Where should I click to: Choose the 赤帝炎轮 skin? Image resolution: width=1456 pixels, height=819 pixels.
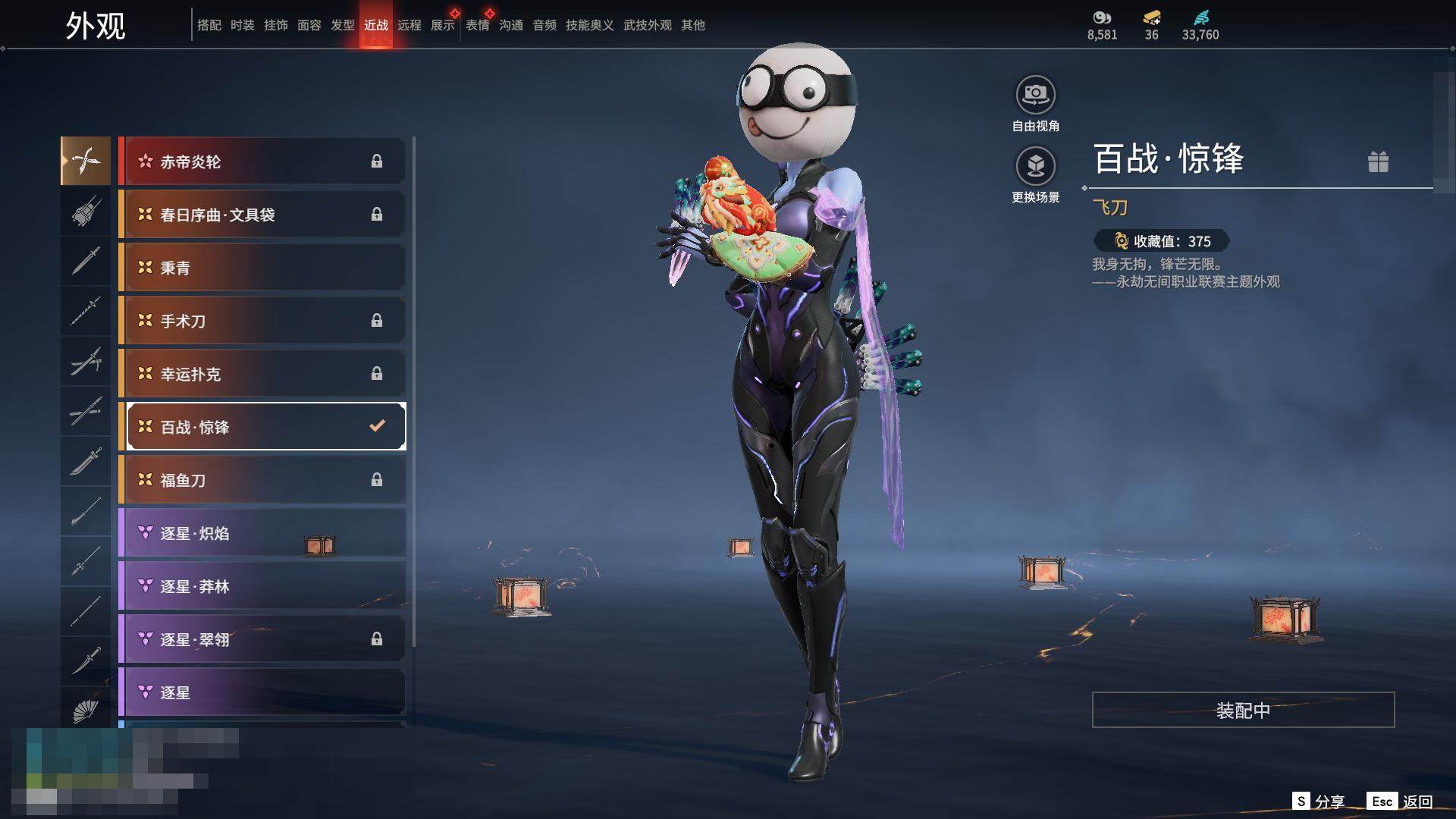pos(262,162)
